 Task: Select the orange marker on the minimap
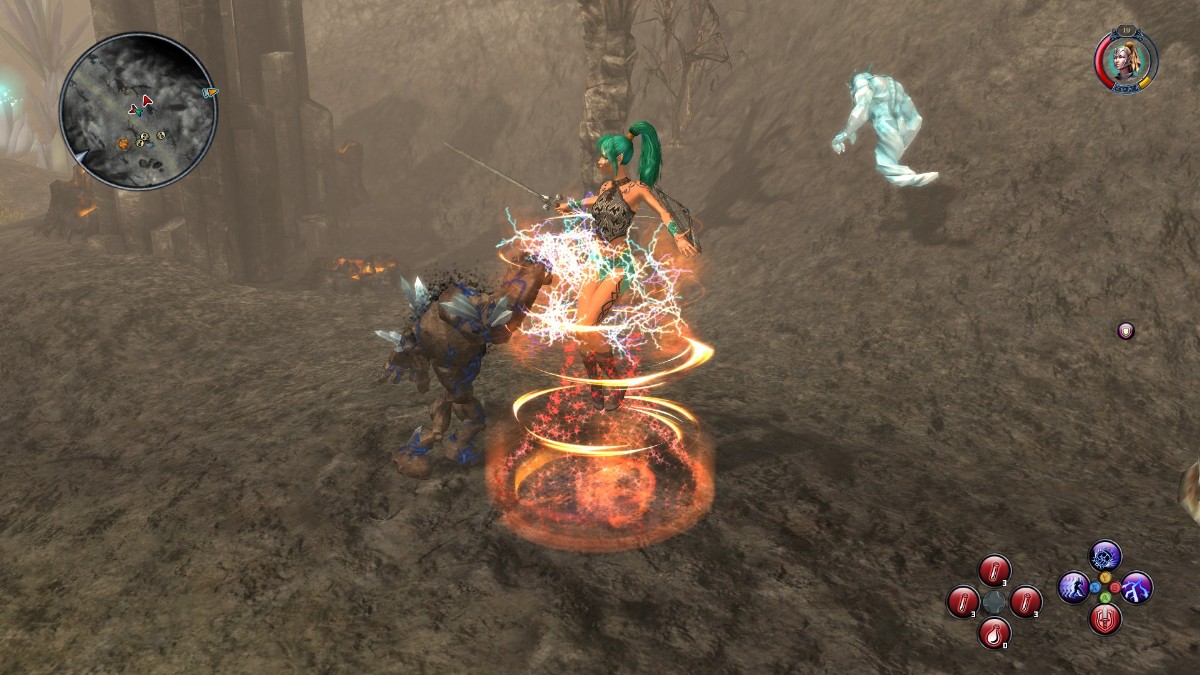(x=123, y=143)
